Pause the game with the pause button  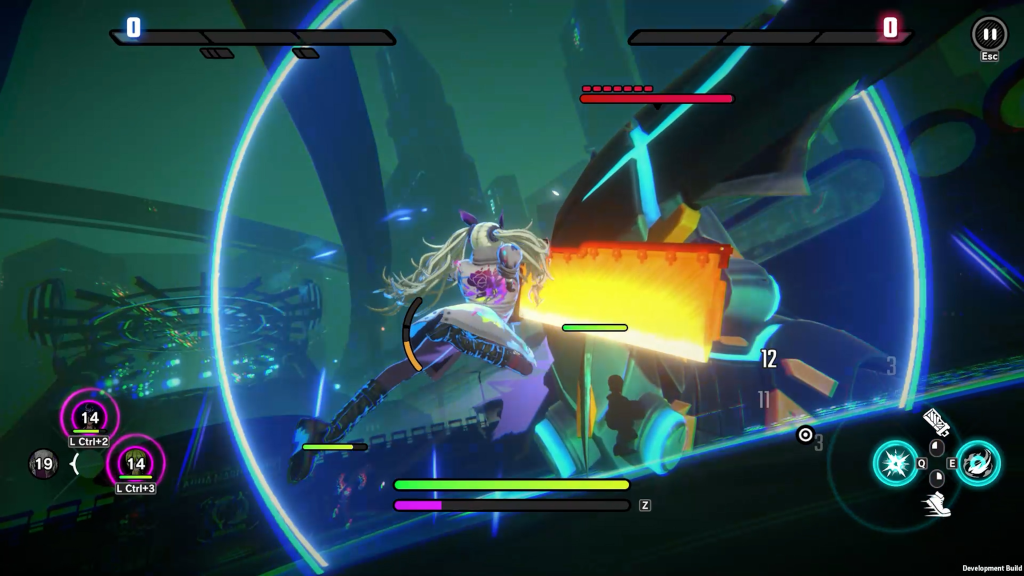click(x=989, y=34)
